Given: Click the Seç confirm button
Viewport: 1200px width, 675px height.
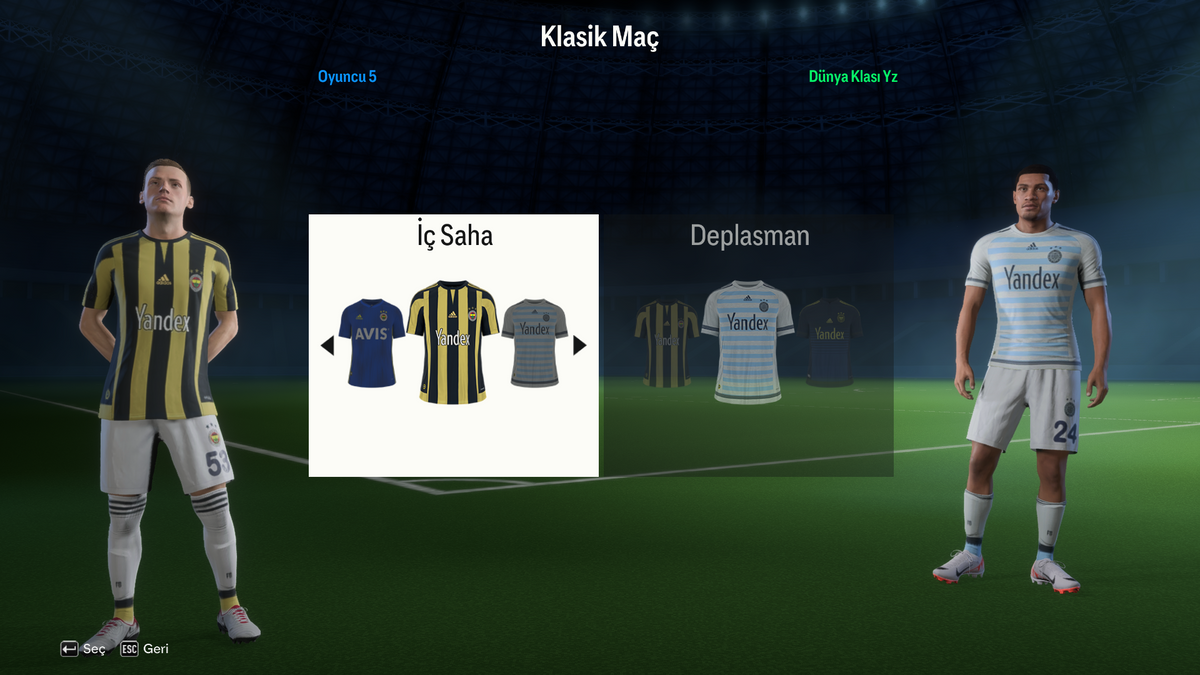Looking at the screenshot, I should click(x=83, y=649).
